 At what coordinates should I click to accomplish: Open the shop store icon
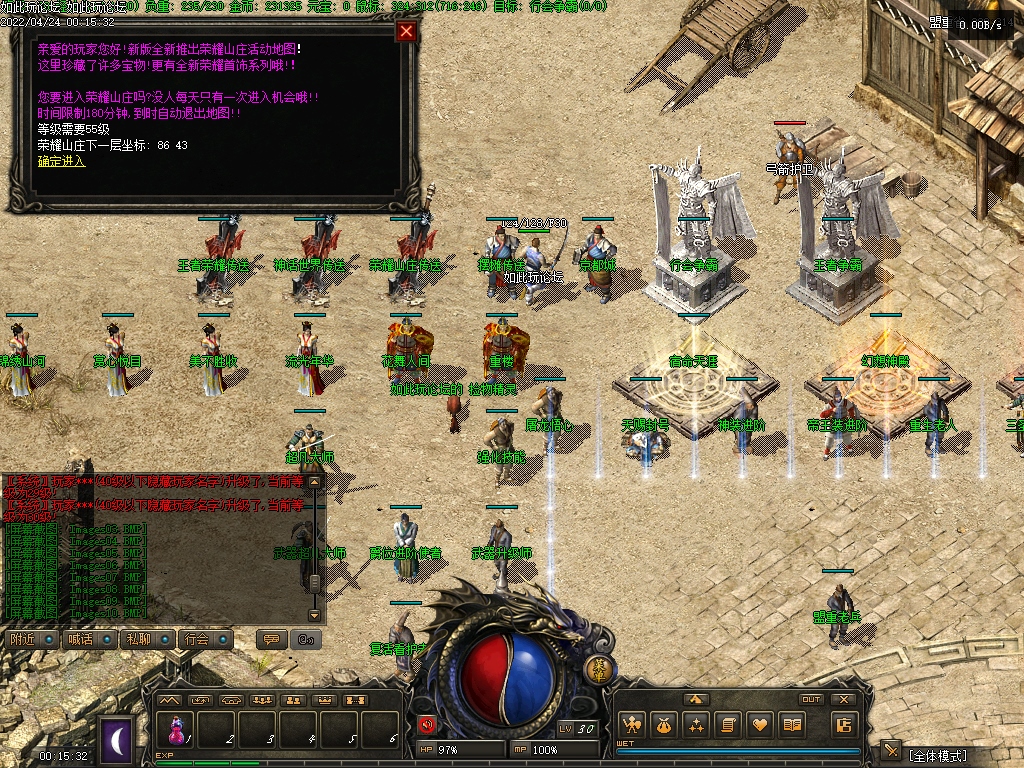(x=844, y=725)
